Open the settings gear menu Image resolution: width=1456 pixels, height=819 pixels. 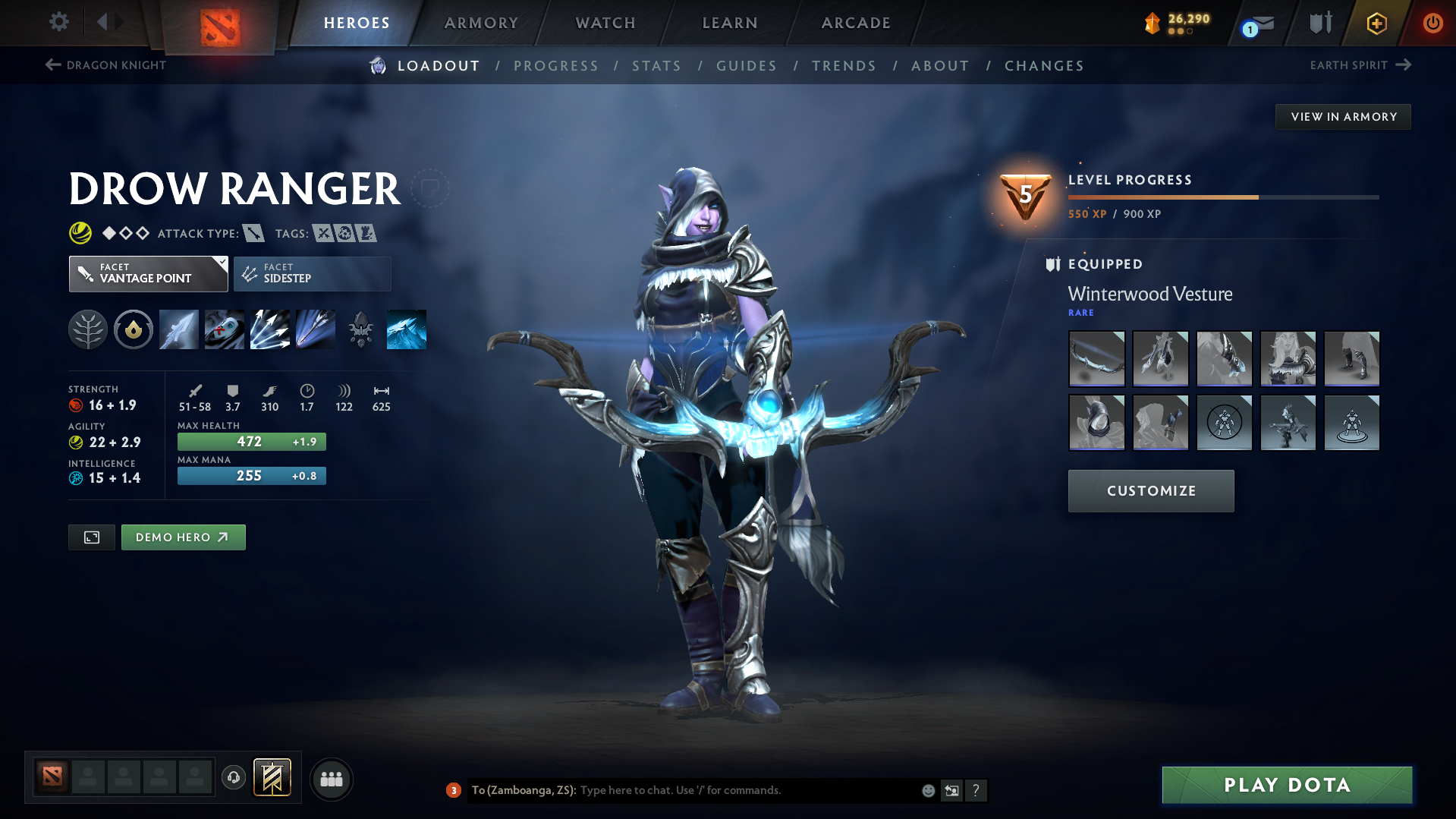coord(59,21)
